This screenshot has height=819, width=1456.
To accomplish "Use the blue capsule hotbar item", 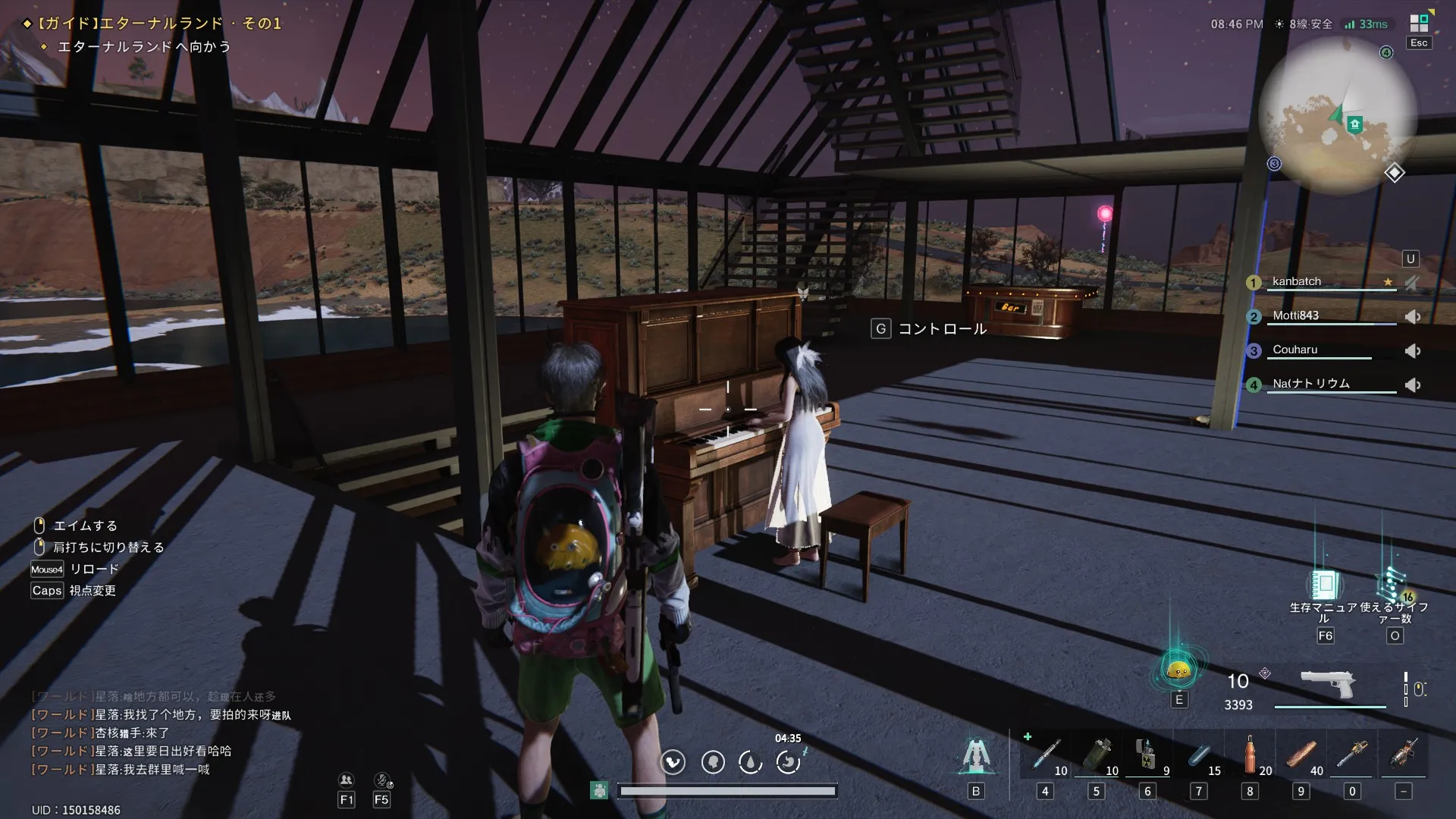I will 1199,755.
